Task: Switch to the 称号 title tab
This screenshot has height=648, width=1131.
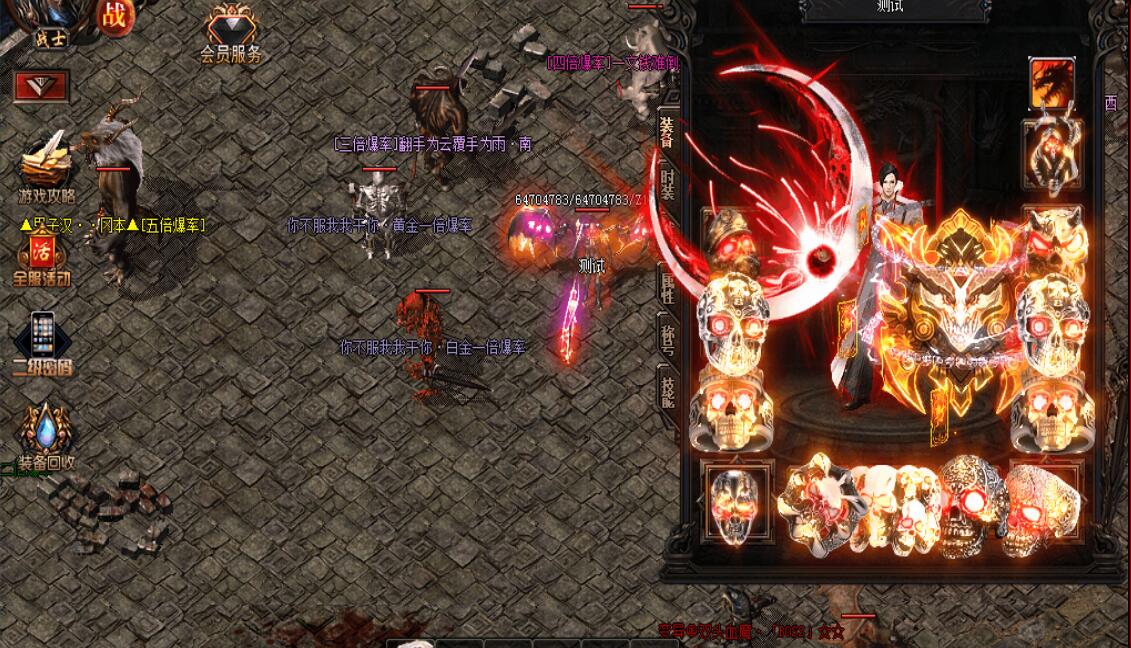Action: point(667,336)
